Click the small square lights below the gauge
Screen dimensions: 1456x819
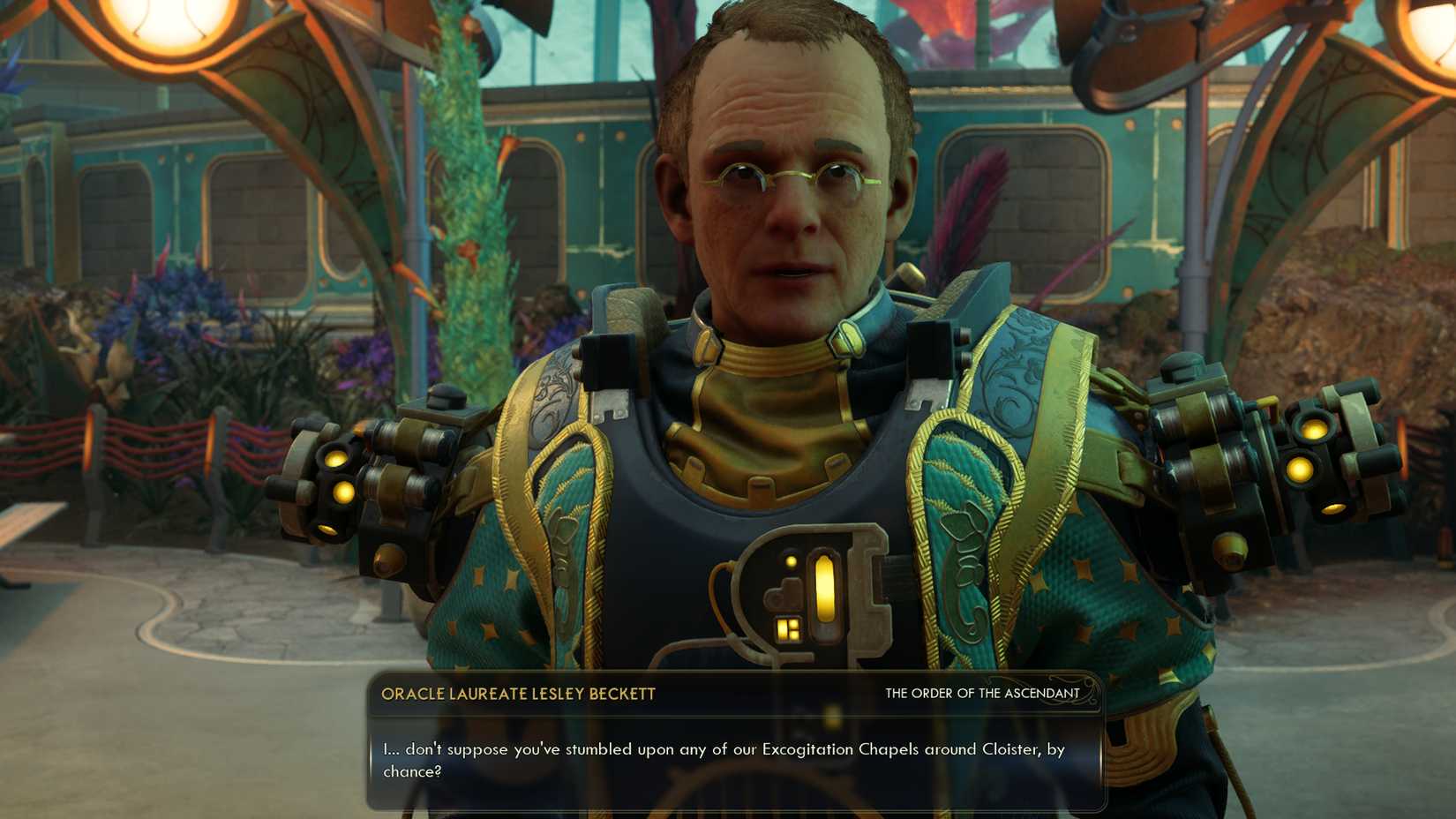pyautogui.click(x=788, y=629)
